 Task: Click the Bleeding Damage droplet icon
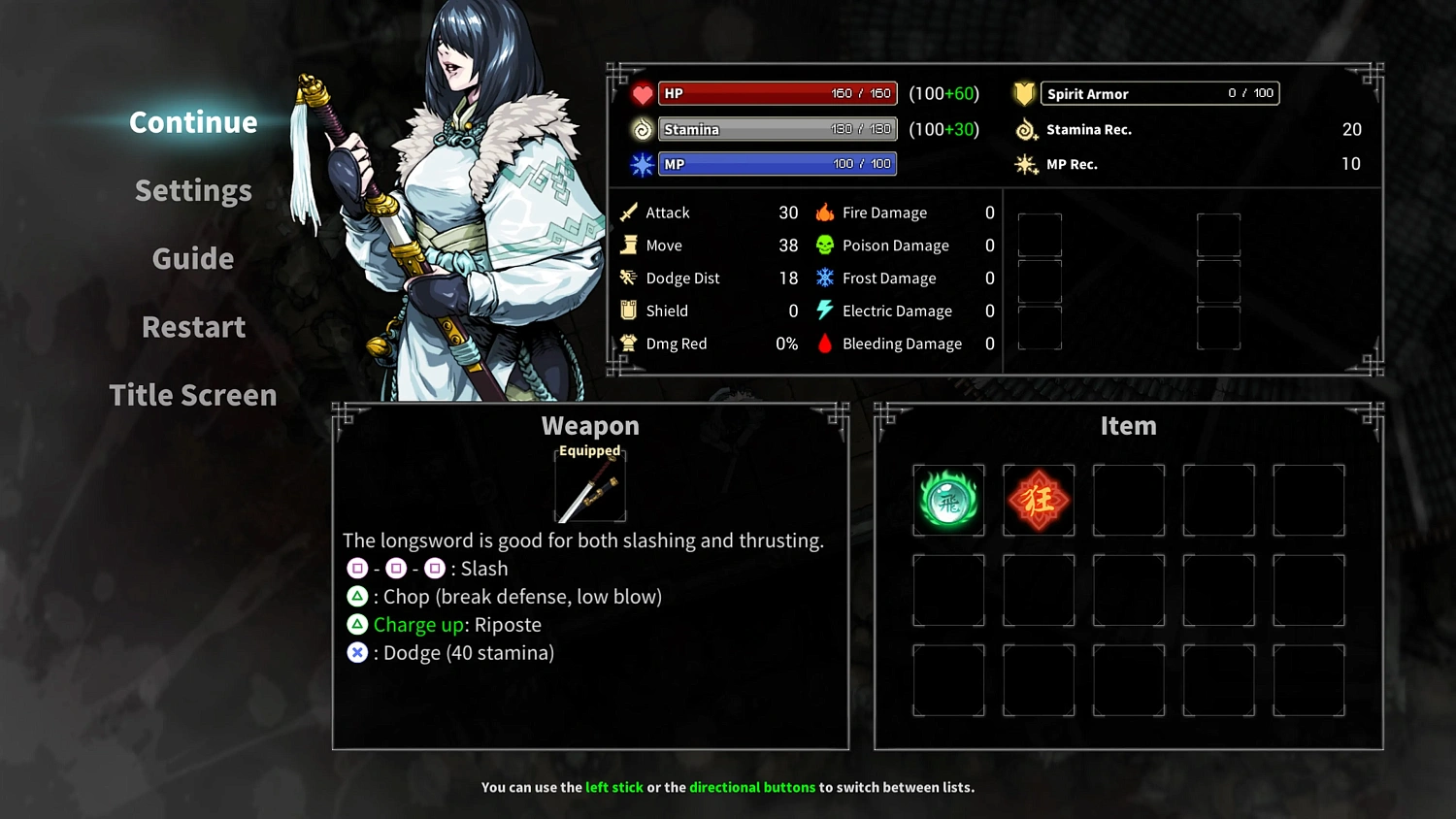(x=824, y=343)
